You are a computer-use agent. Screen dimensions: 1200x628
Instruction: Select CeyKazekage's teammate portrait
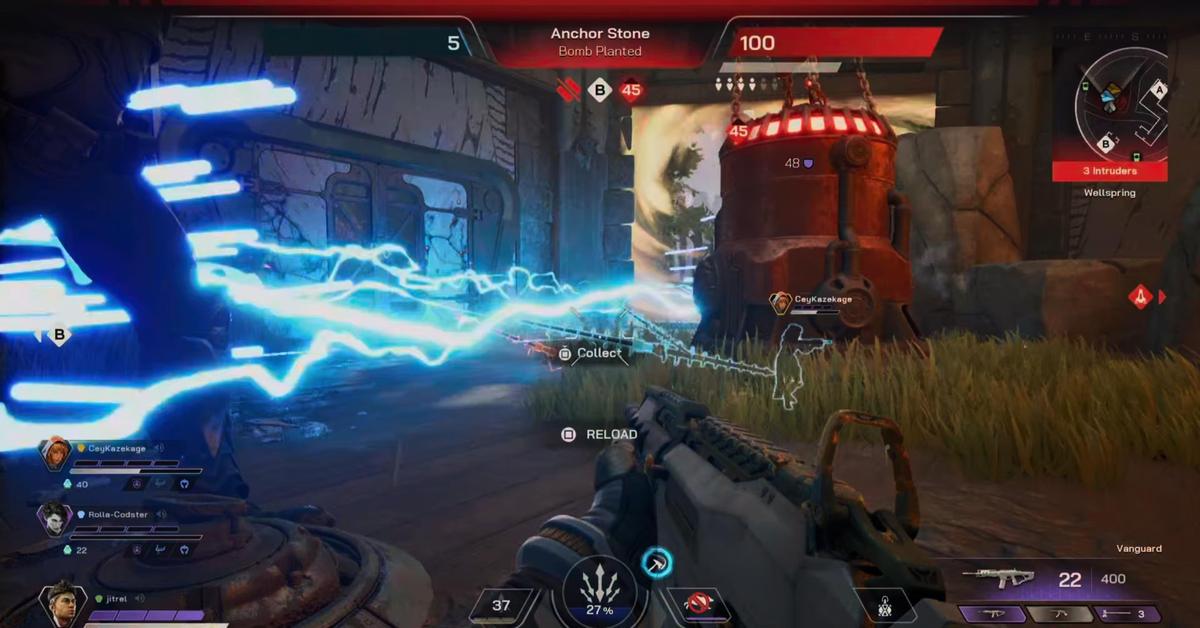tap(55, 453)
